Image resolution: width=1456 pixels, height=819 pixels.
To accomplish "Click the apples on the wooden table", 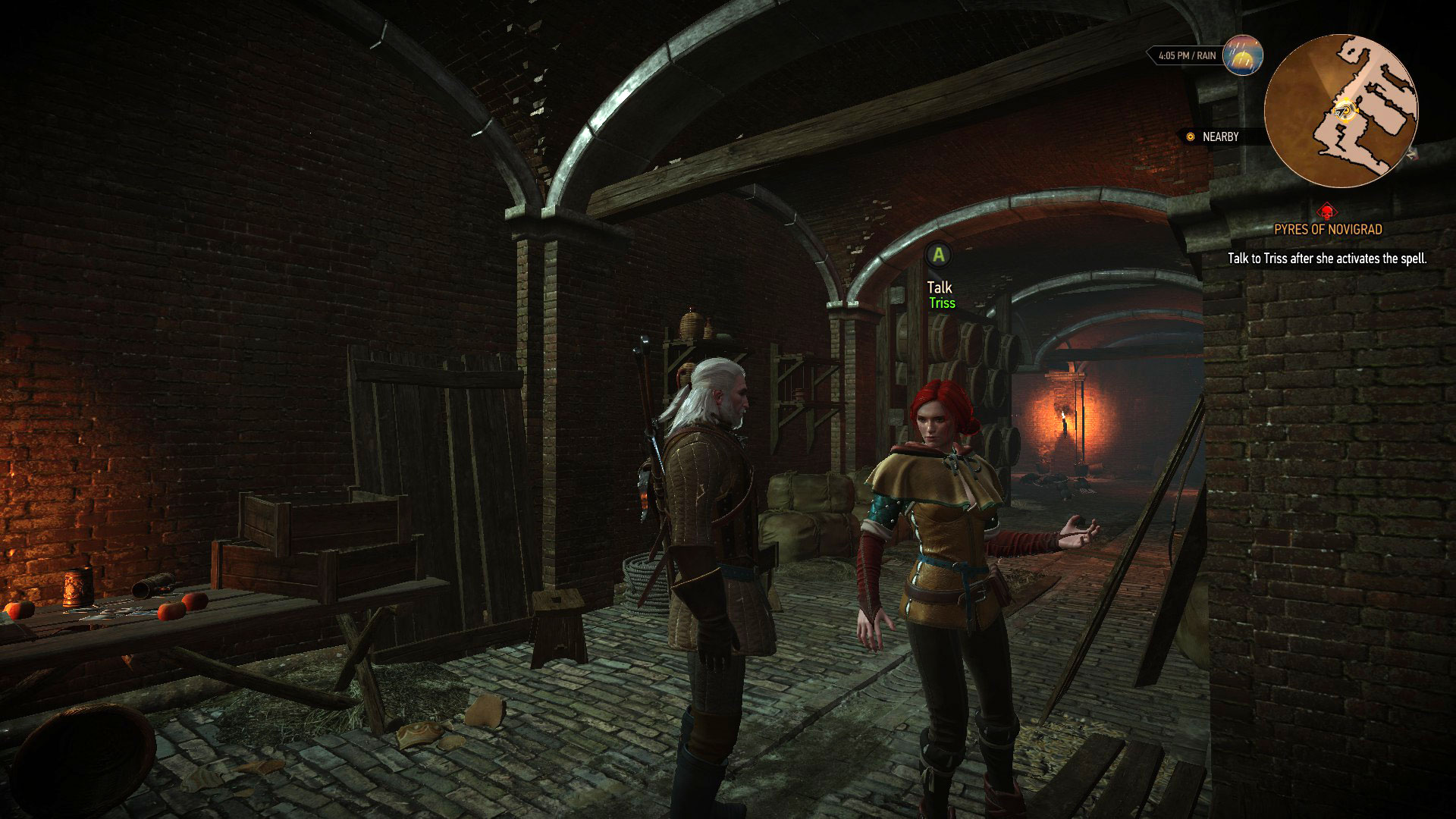I will [178, 608].
